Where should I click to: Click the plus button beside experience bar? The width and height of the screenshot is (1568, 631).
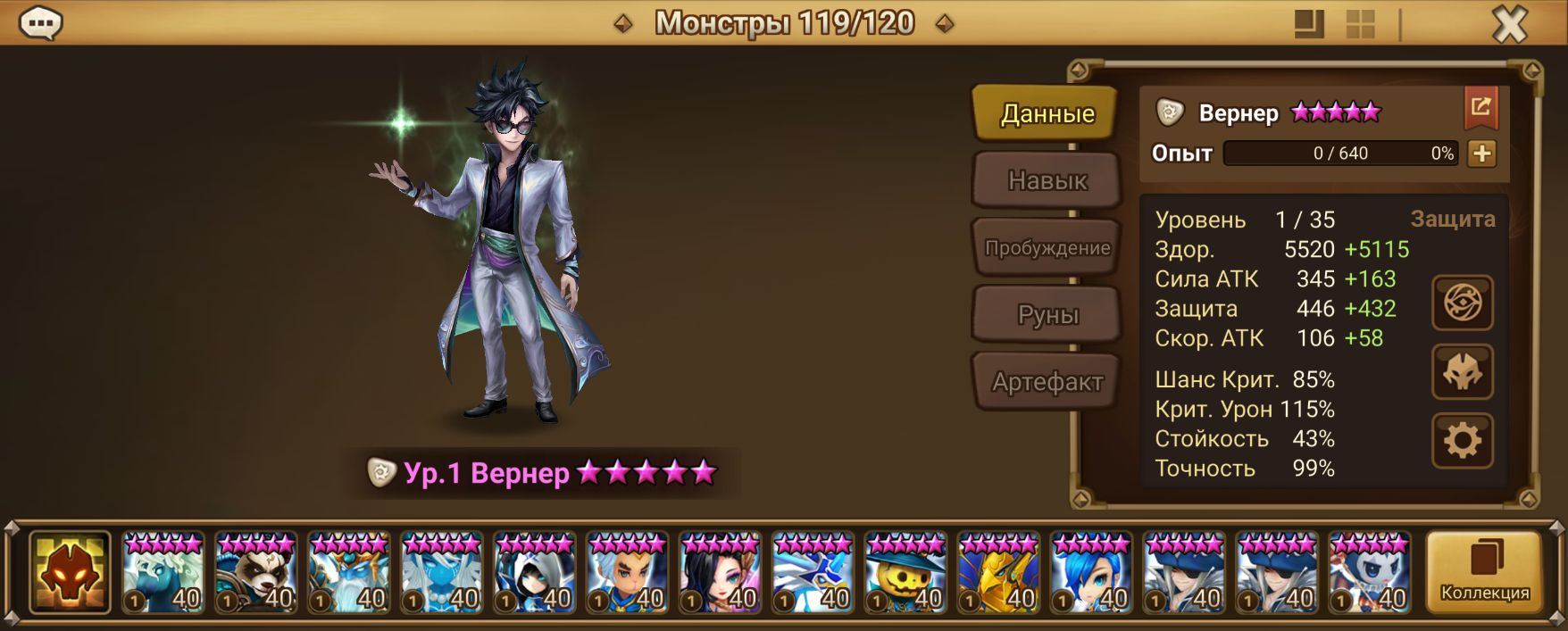click(x=1481, y=154)
